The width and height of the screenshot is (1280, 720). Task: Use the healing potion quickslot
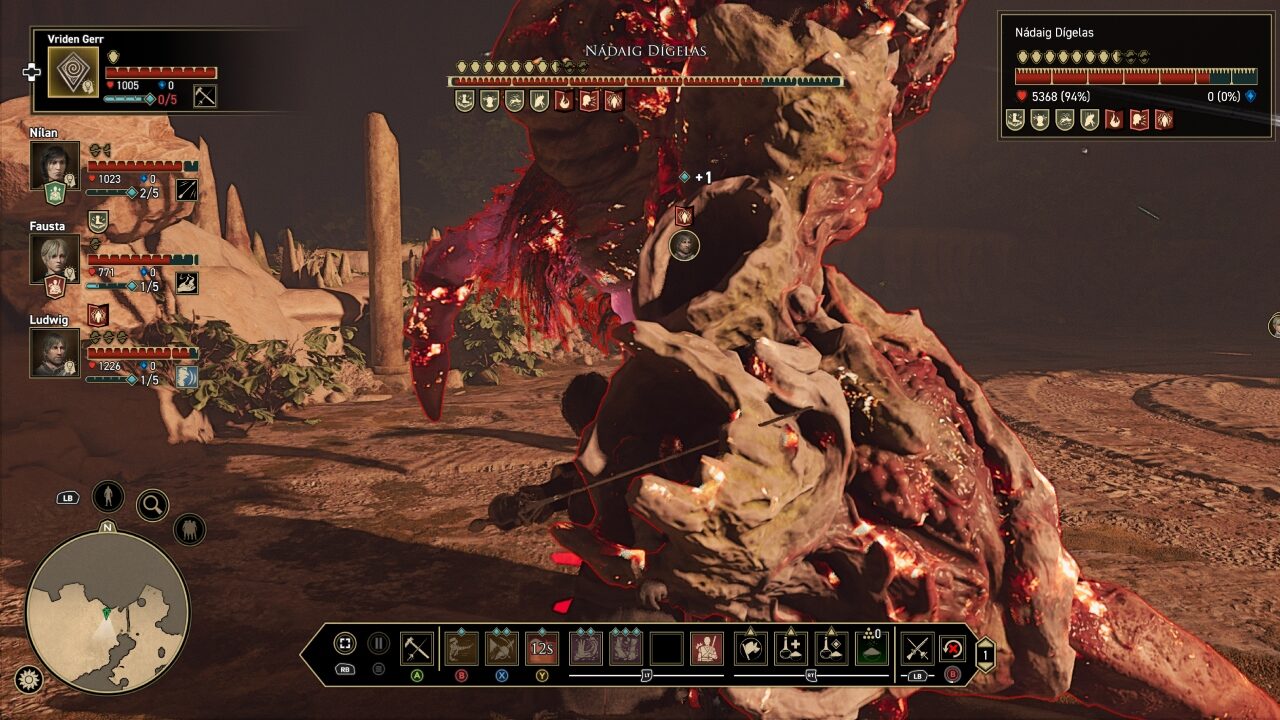click(x=790, y=648)
